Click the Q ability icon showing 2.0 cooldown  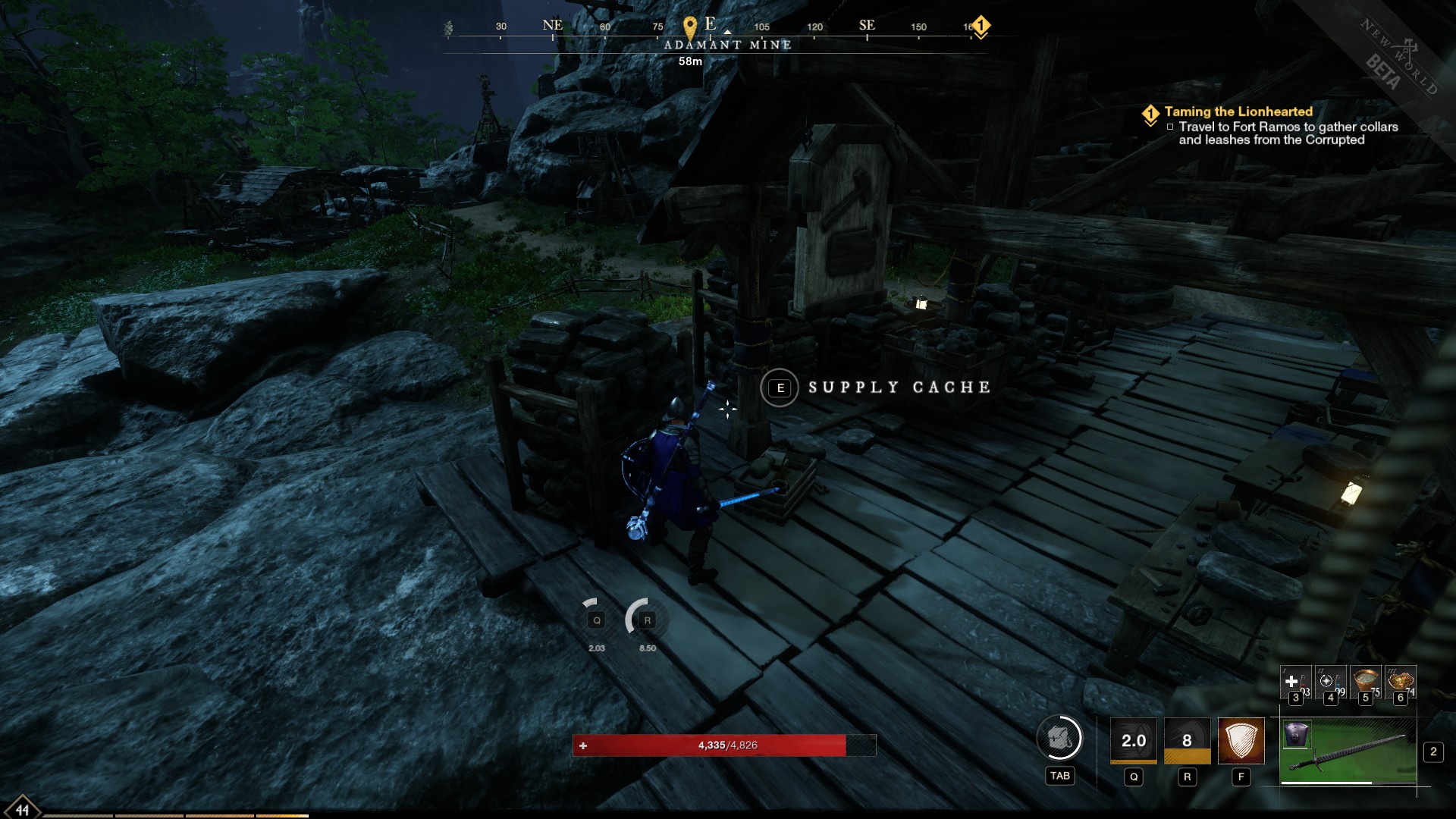(1134, 739)
